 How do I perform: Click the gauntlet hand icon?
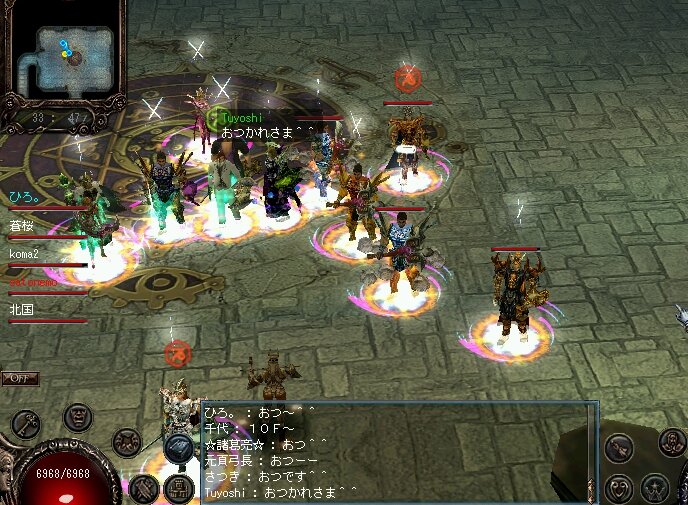pos(143,489)
